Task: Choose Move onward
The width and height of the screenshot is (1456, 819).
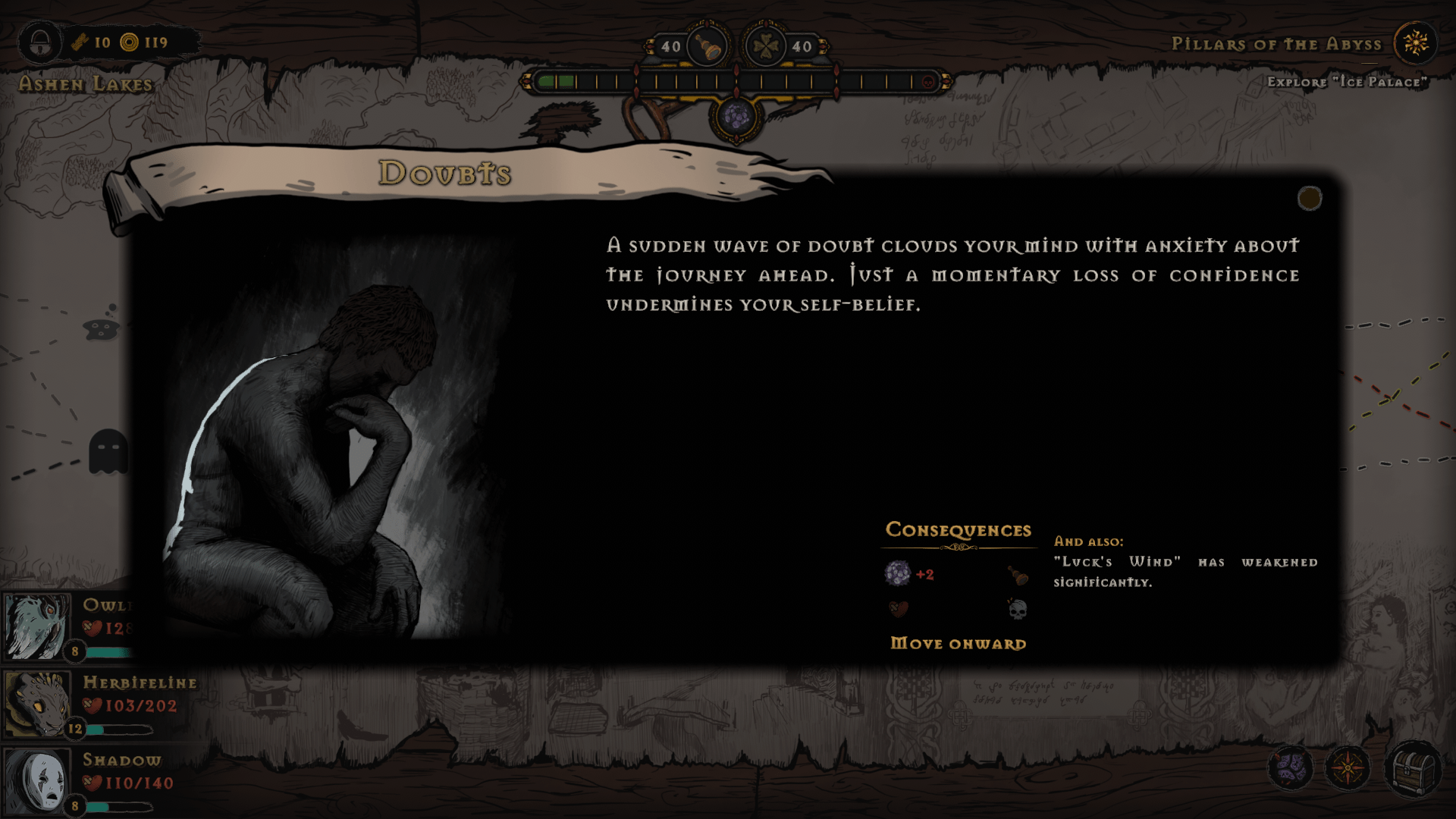Action: 957,643
